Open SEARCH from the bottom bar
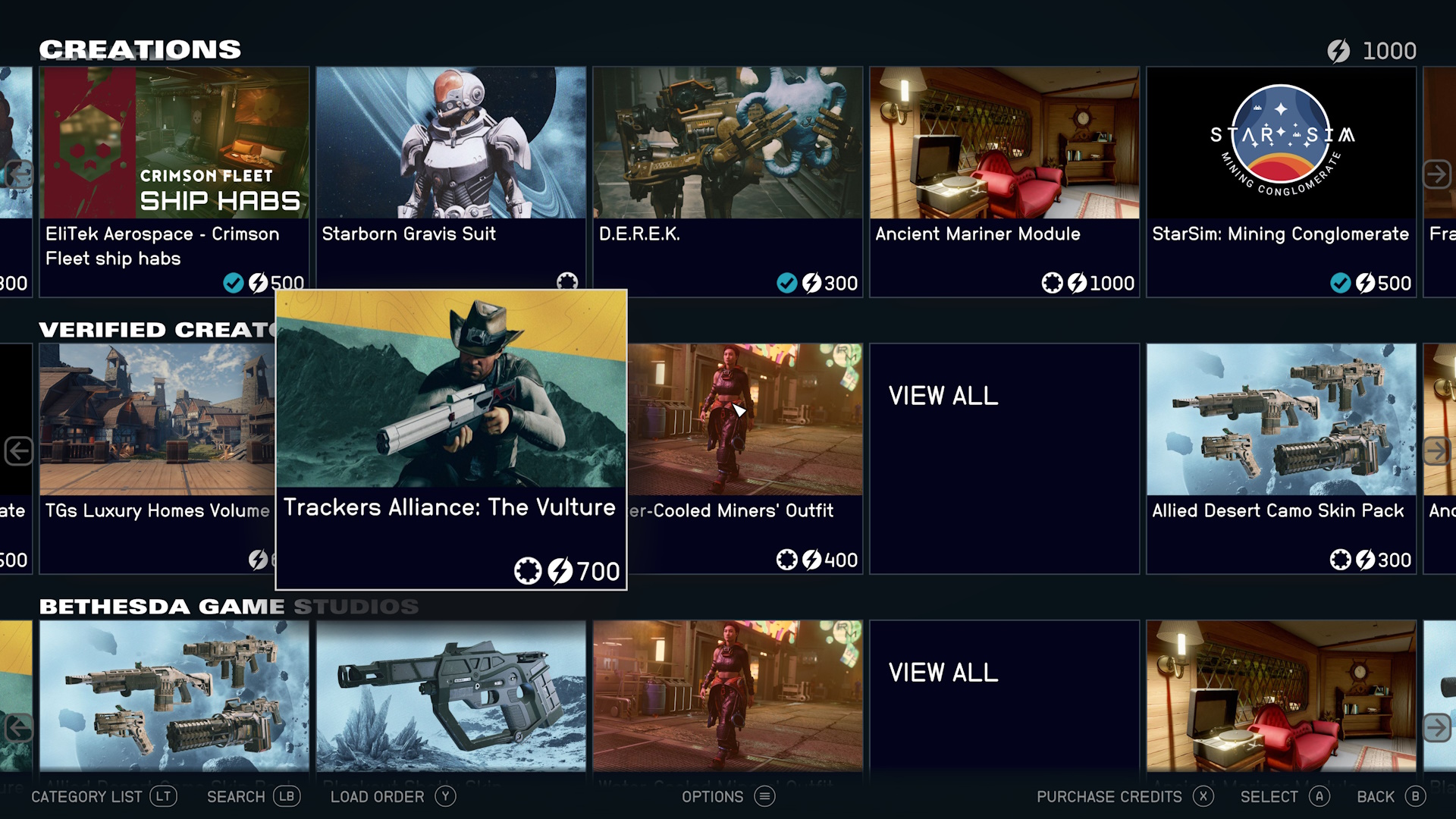This screenshot has height=819, width=1456. point(237,796)
